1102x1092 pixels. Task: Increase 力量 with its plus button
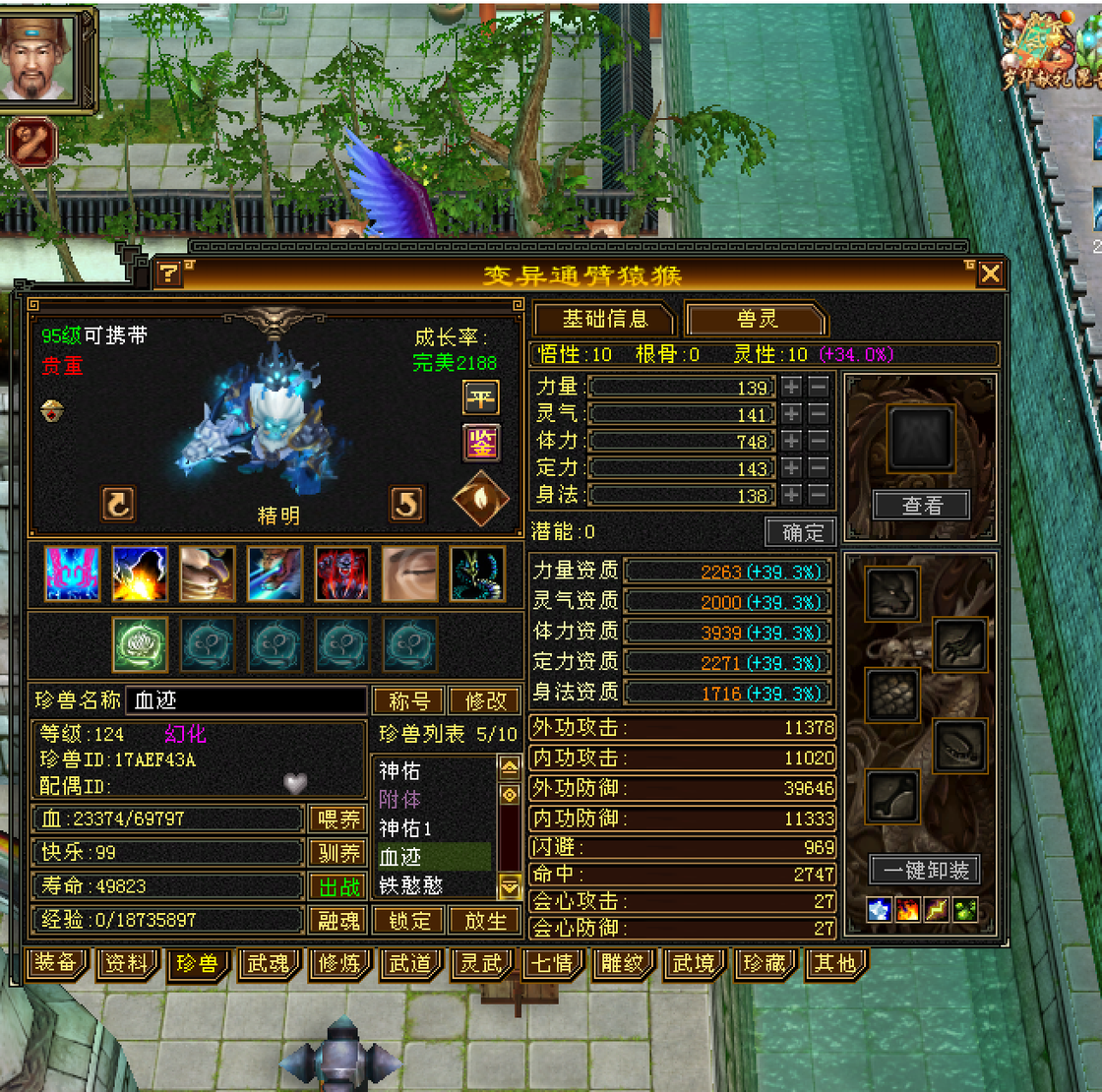792,387
